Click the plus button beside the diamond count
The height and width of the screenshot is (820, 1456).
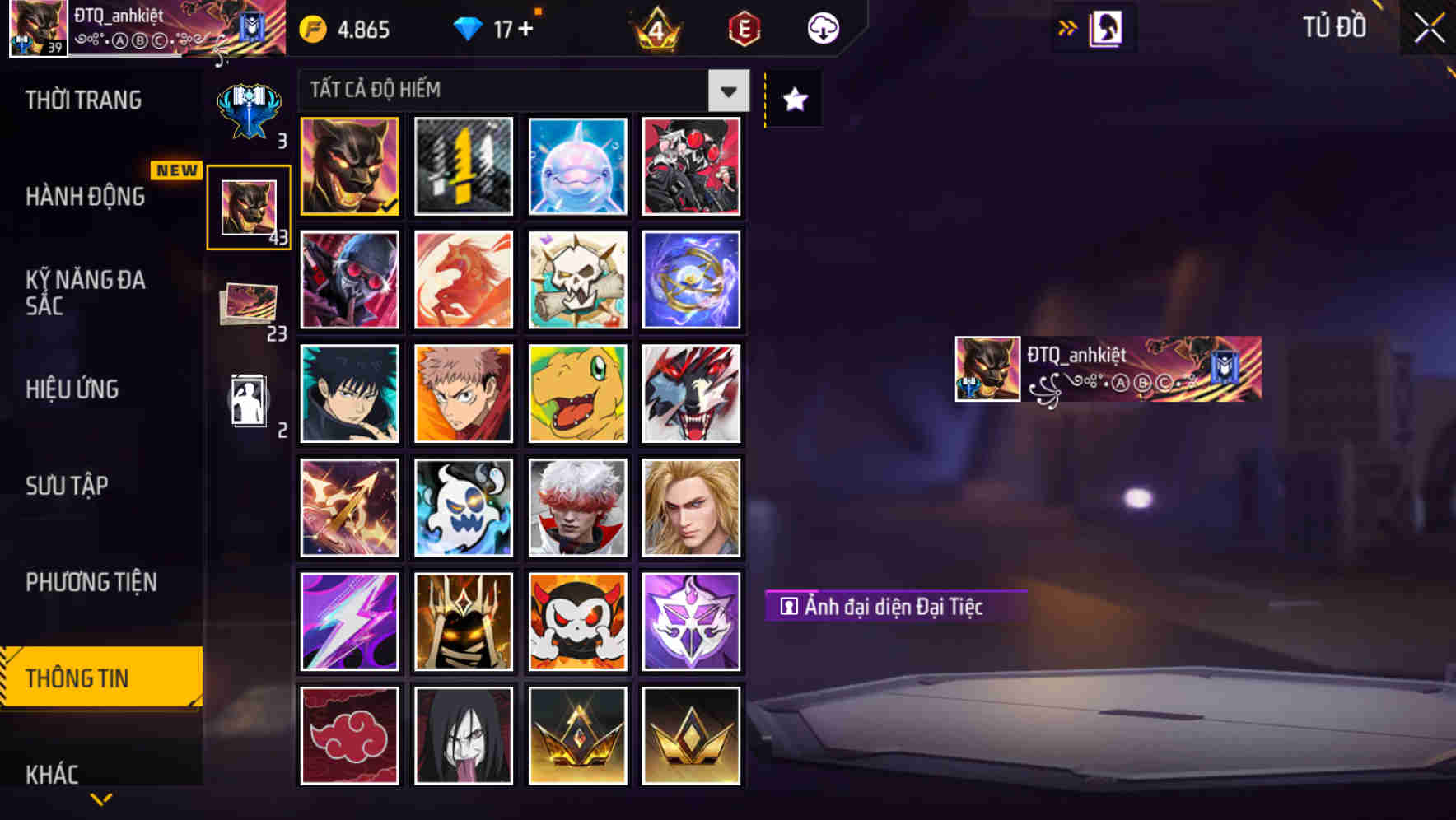(526, 27)
